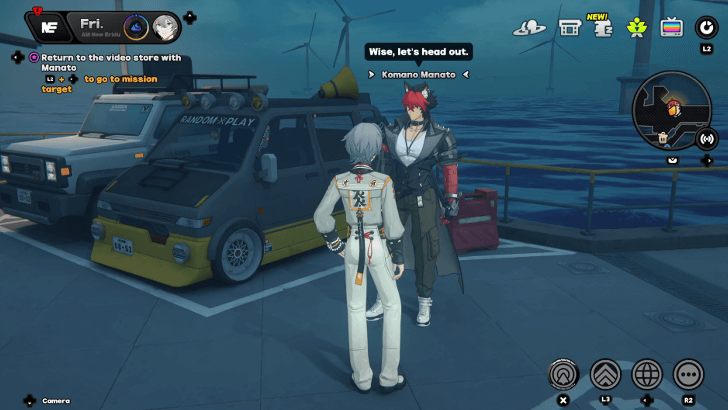Screen dimensions: 728x410
Task: Open the rainbow television icon
Action: (x=670, y=27)
